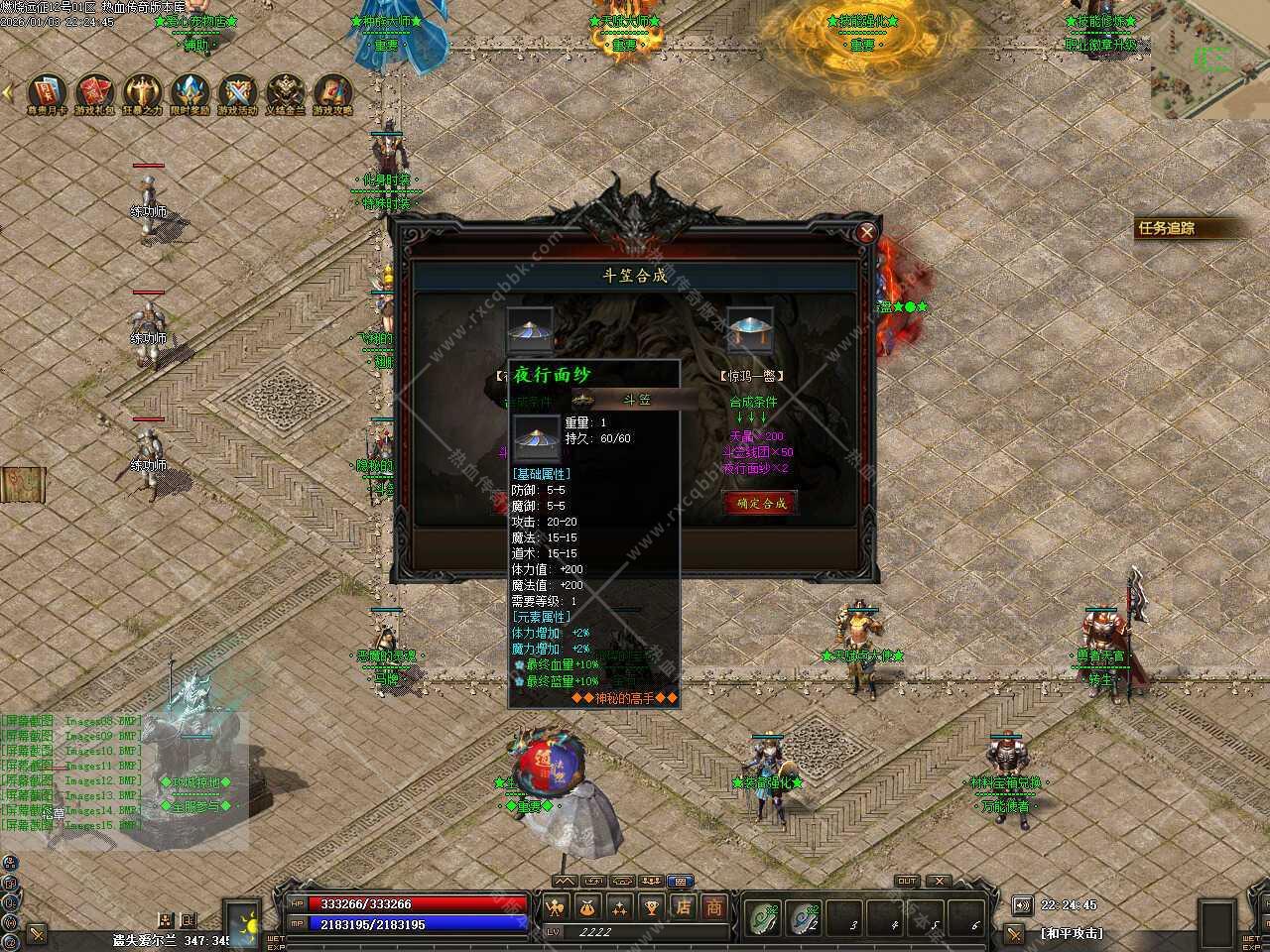Open the 尊贵月卡 monthly card icon

(x=48, y=91)
